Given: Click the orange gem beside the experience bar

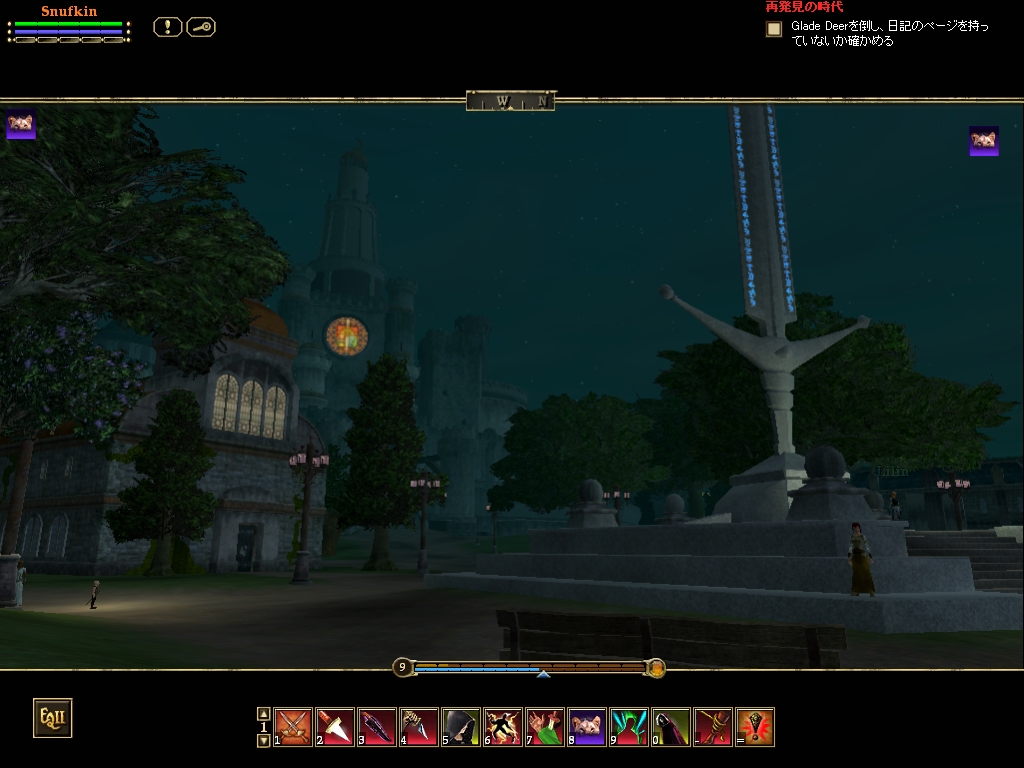Looking at the screenshot, I should pyautogui.click(x=656, y=667).
